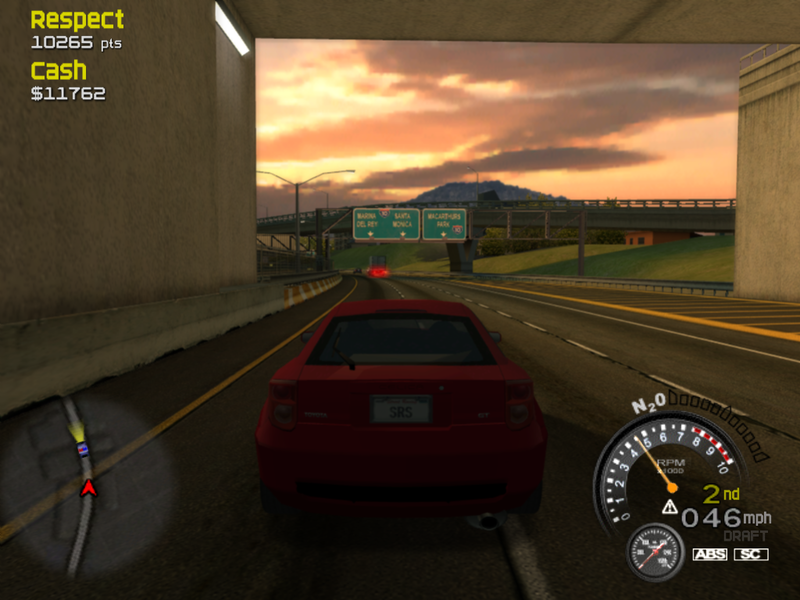
Task: Click the small round gauge below the tachometer
Action: click(655, 553)
